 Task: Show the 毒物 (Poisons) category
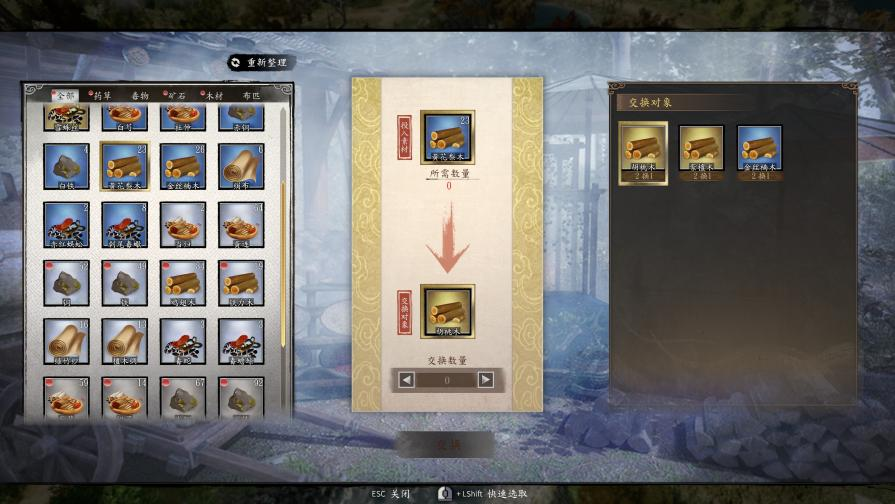(140, 95)
